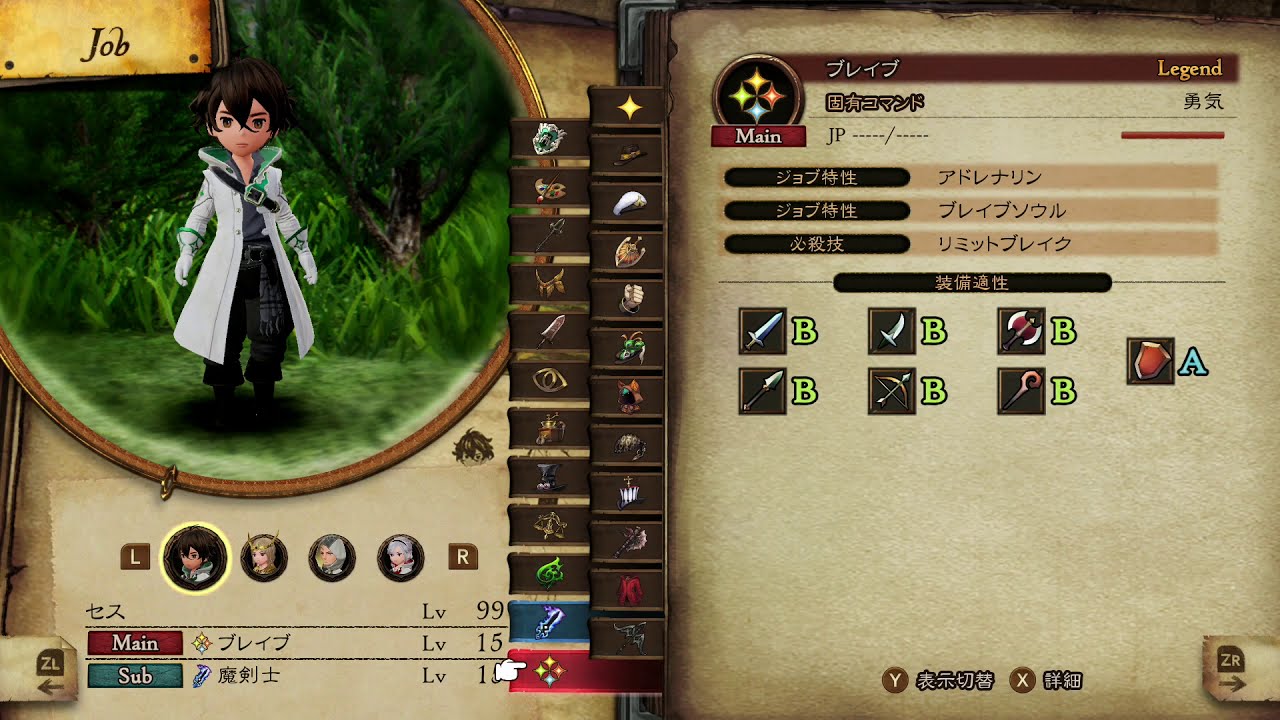
Task: Select the blue-highlighted purple sword job tab
Action: click(x=548, y=621)
